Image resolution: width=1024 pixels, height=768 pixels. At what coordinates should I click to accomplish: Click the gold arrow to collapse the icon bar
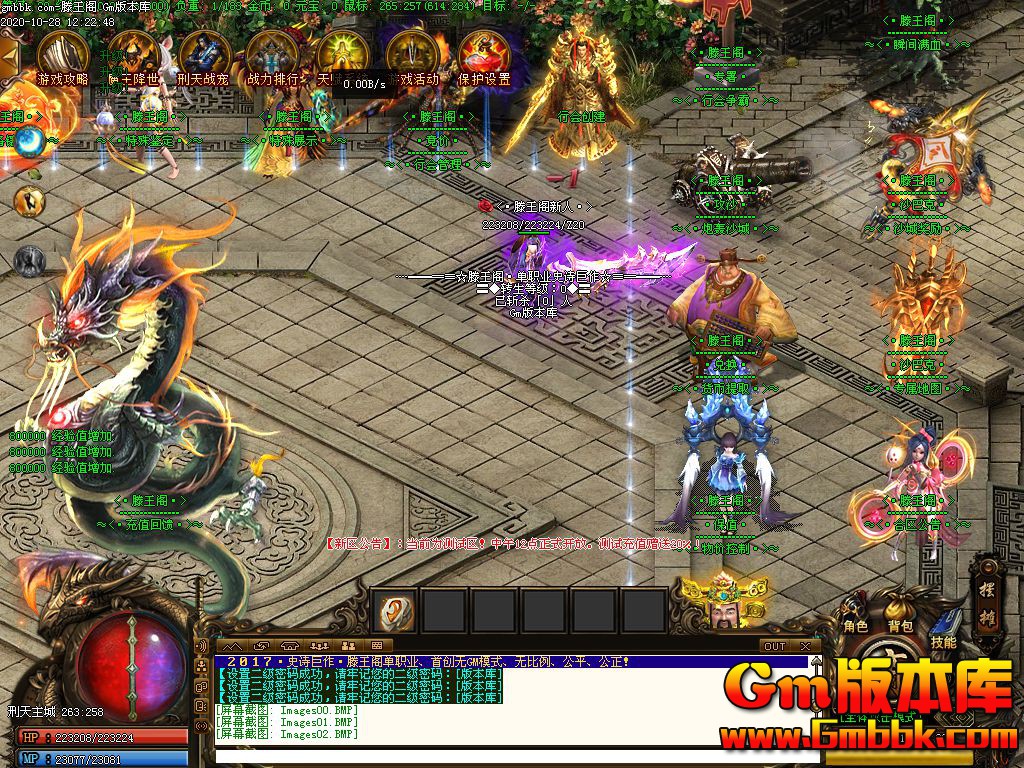tap(10, 57)
